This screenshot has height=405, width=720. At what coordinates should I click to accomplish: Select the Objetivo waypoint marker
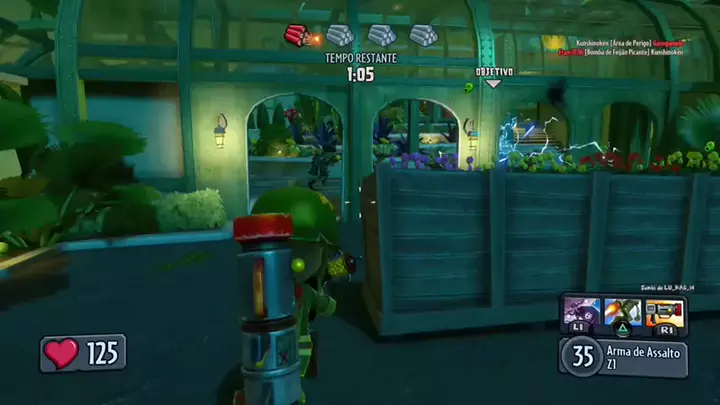click(493, 77)
